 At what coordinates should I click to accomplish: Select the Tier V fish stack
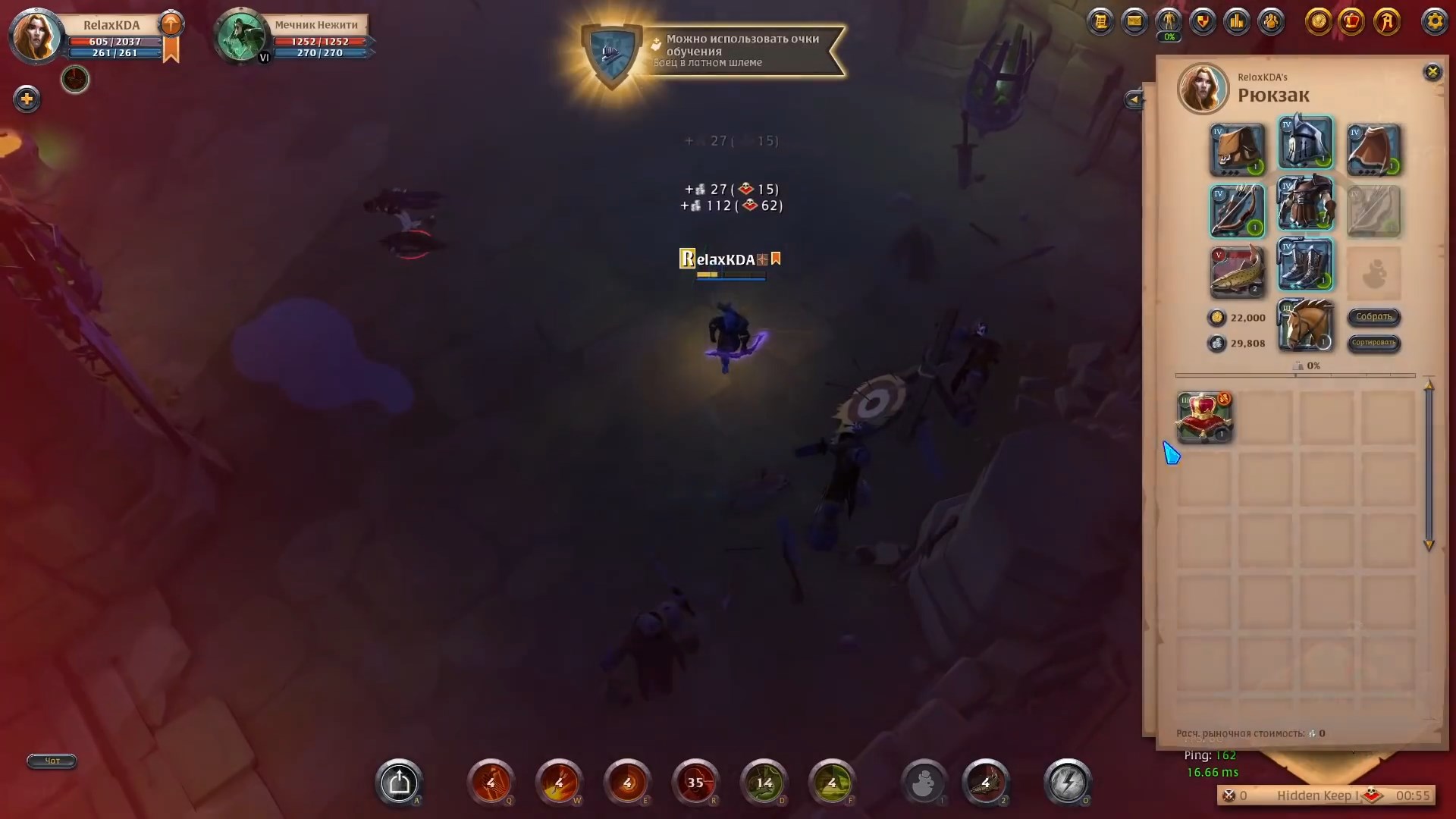point(1238,271)
